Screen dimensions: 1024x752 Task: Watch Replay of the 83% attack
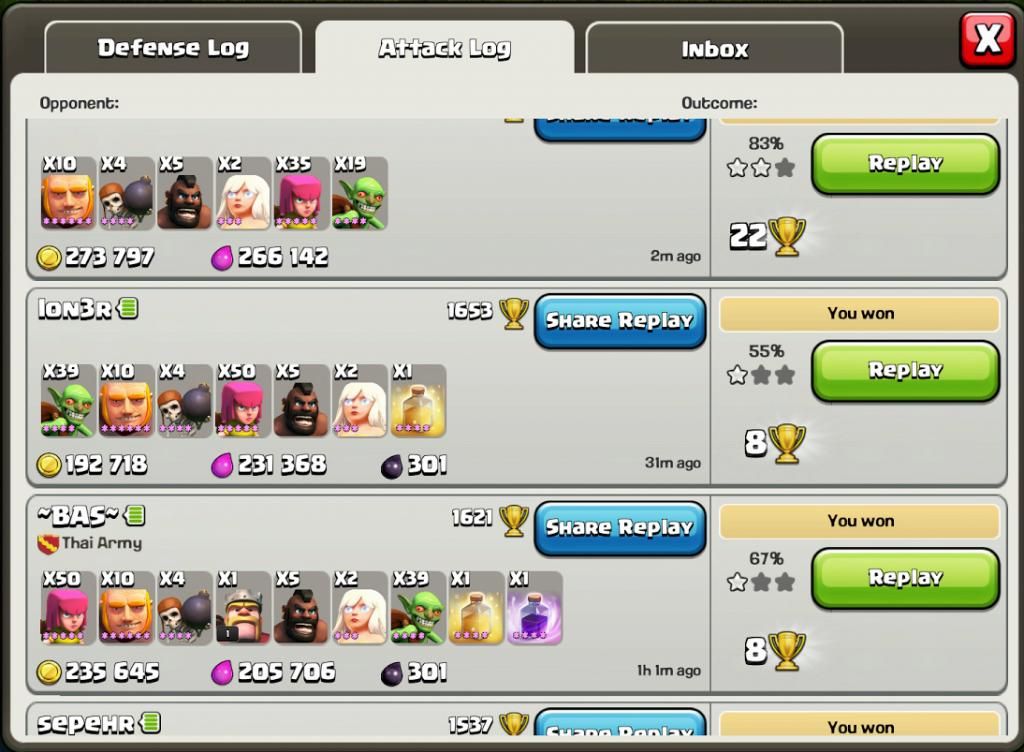click(905, 164)
